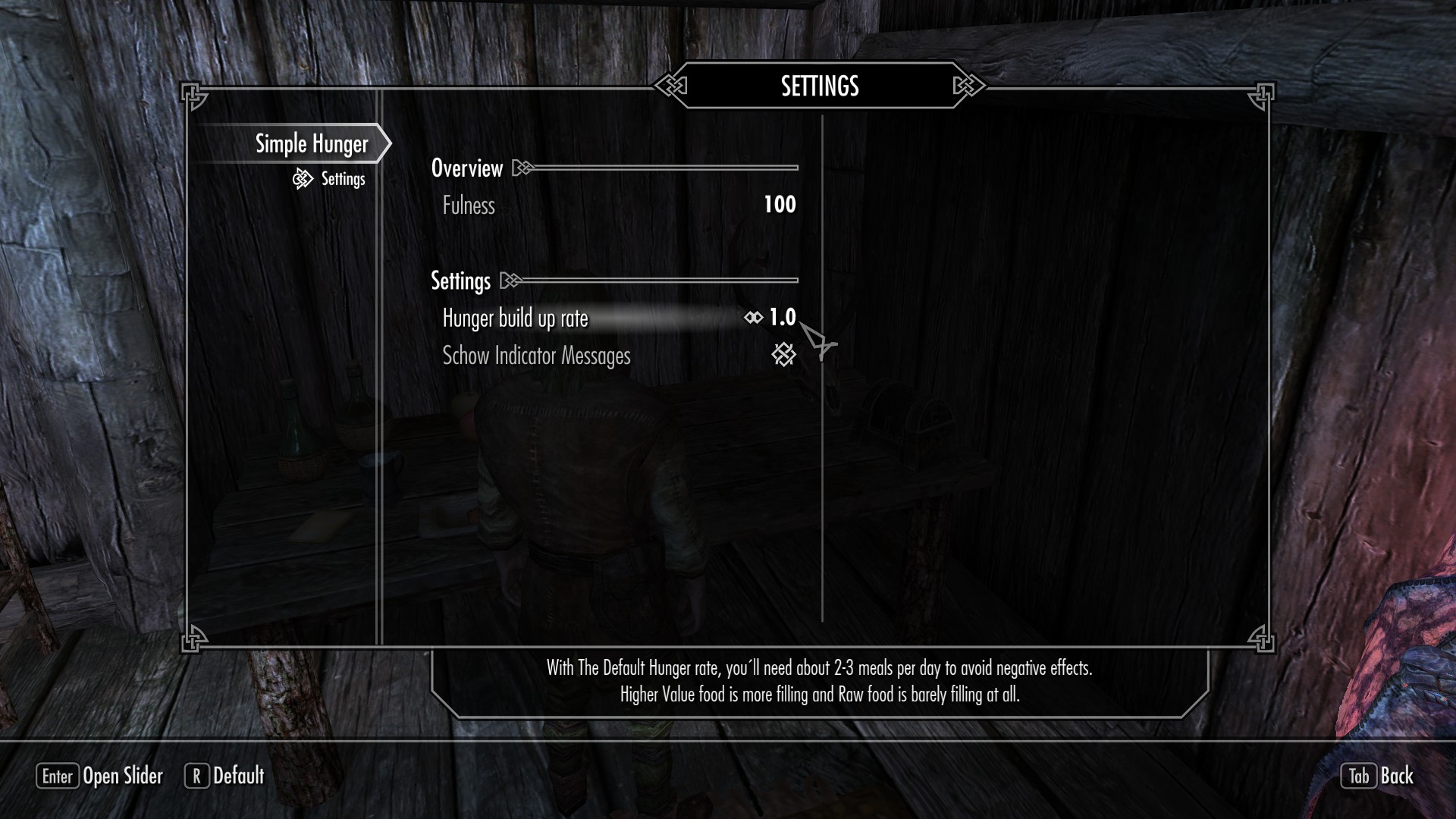Select the Fulness value of 100
Image resolution: width=1456 pixels, height=819 pixels.
coord(780,204)
